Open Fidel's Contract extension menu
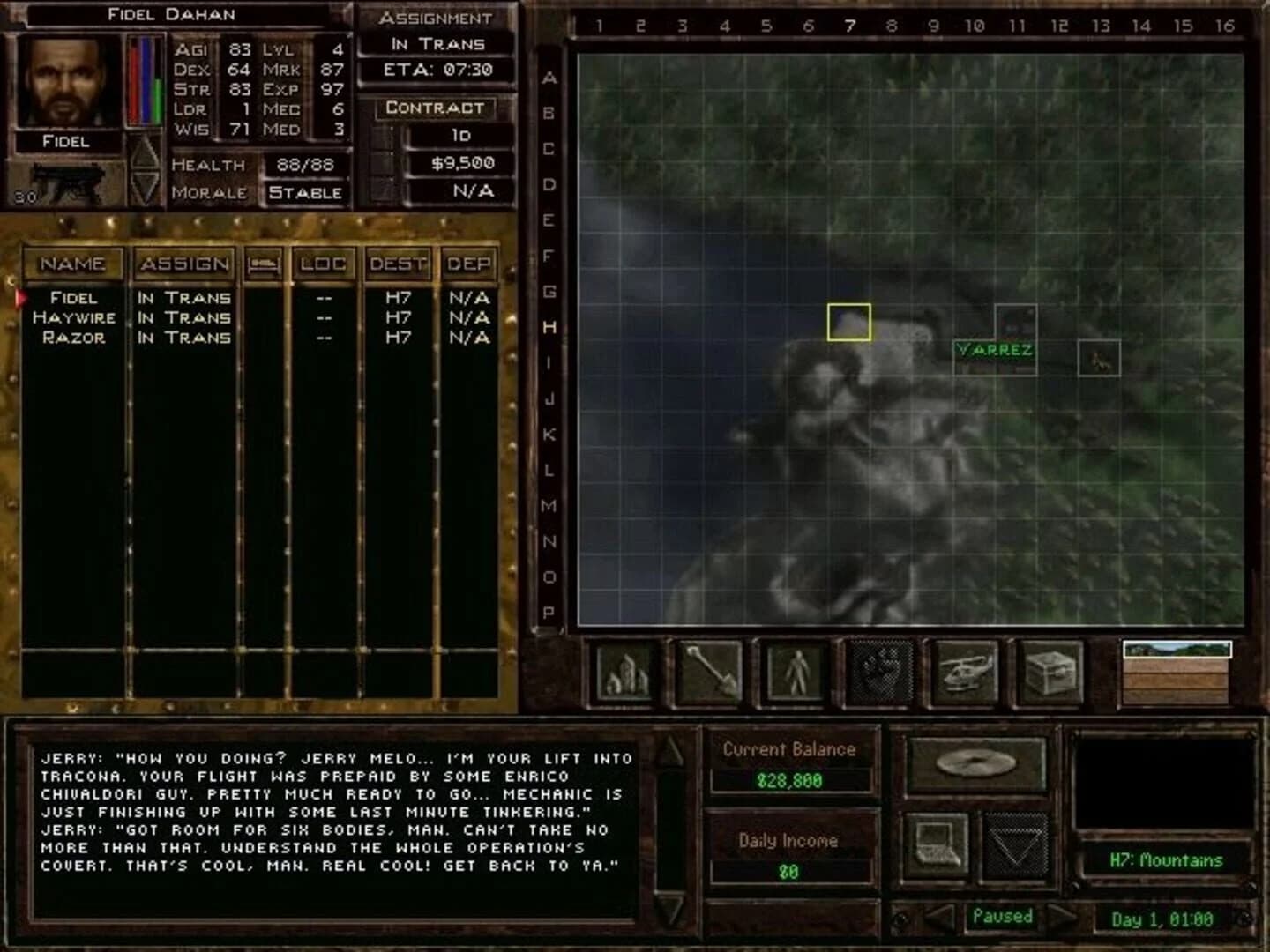This screenshot has width=1270, height=952. tap(434, 108)
